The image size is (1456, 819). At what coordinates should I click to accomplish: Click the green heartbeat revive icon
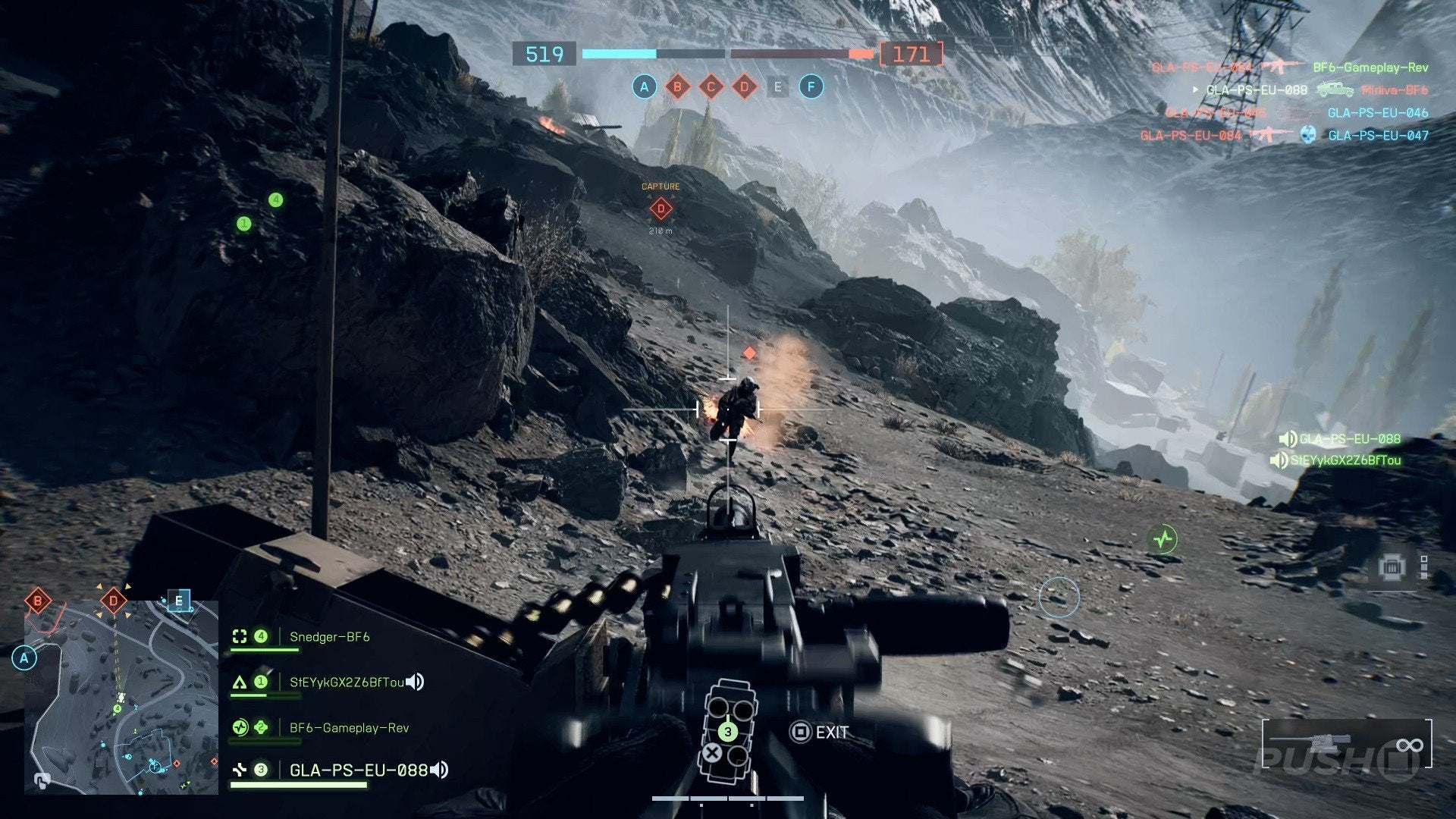click(x=1163, y=540)
